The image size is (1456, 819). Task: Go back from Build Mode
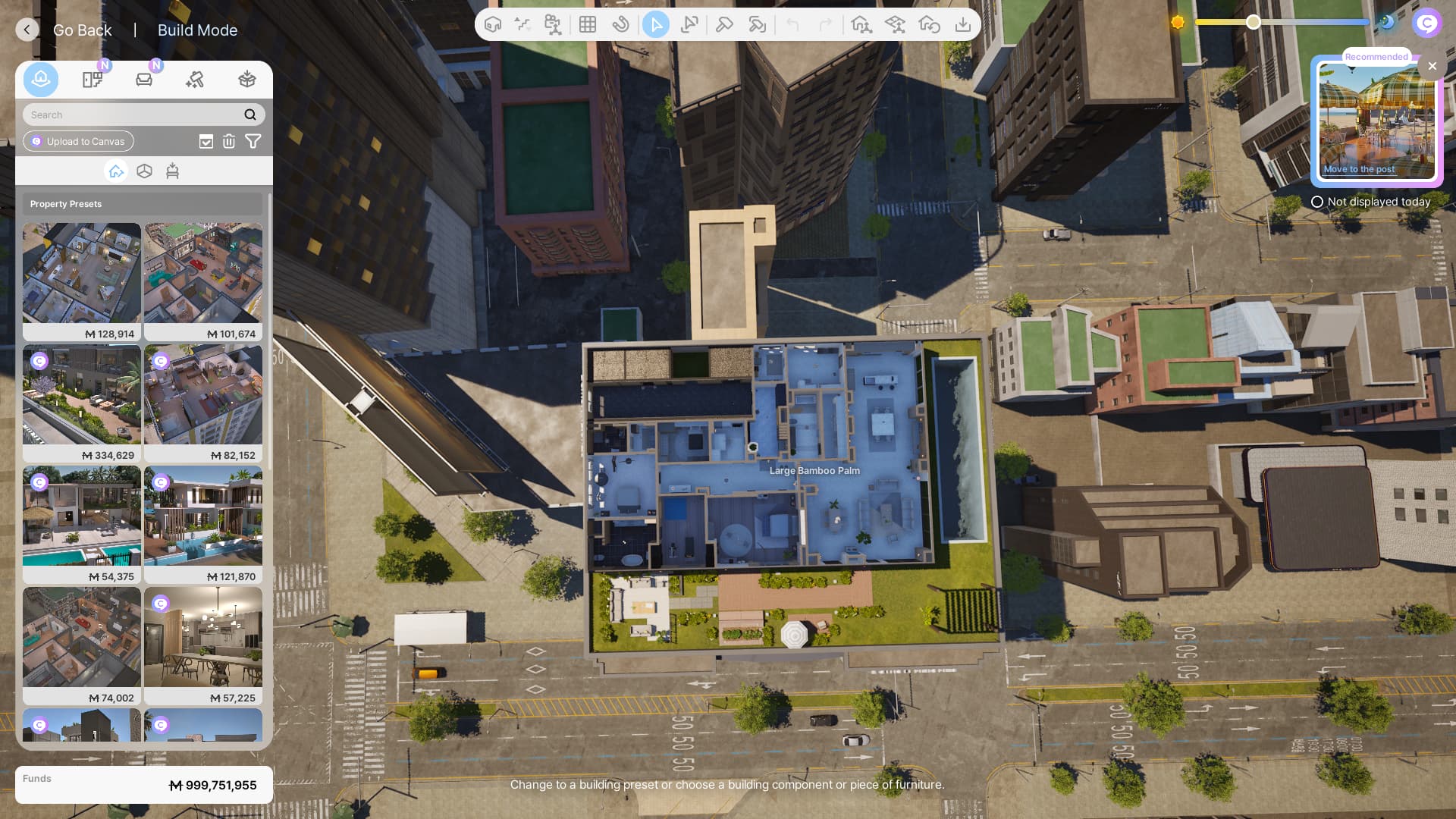pos(27,30)
